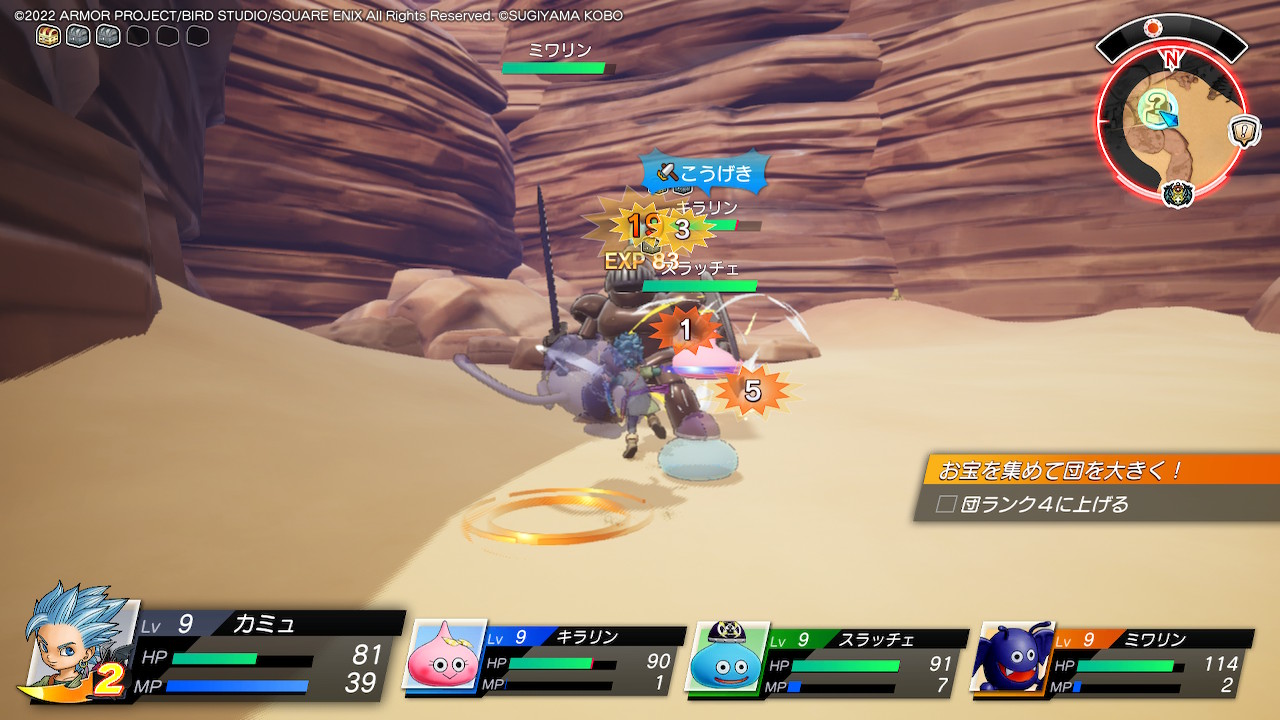The height and width of the screenshot is (720, 1280).
Task: Open the circular desert minimap
Action: (1171, 120)
